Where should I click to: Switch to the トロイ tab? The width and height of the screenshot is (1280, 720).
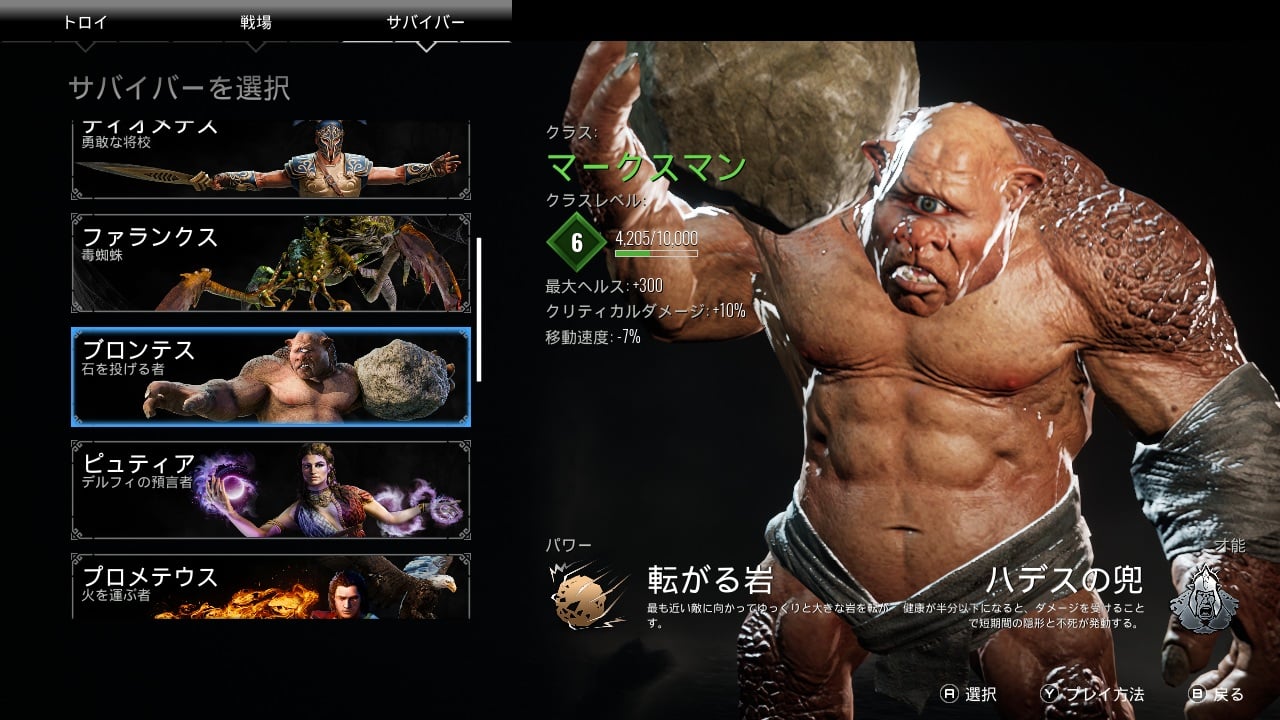(x=85, y=22)
